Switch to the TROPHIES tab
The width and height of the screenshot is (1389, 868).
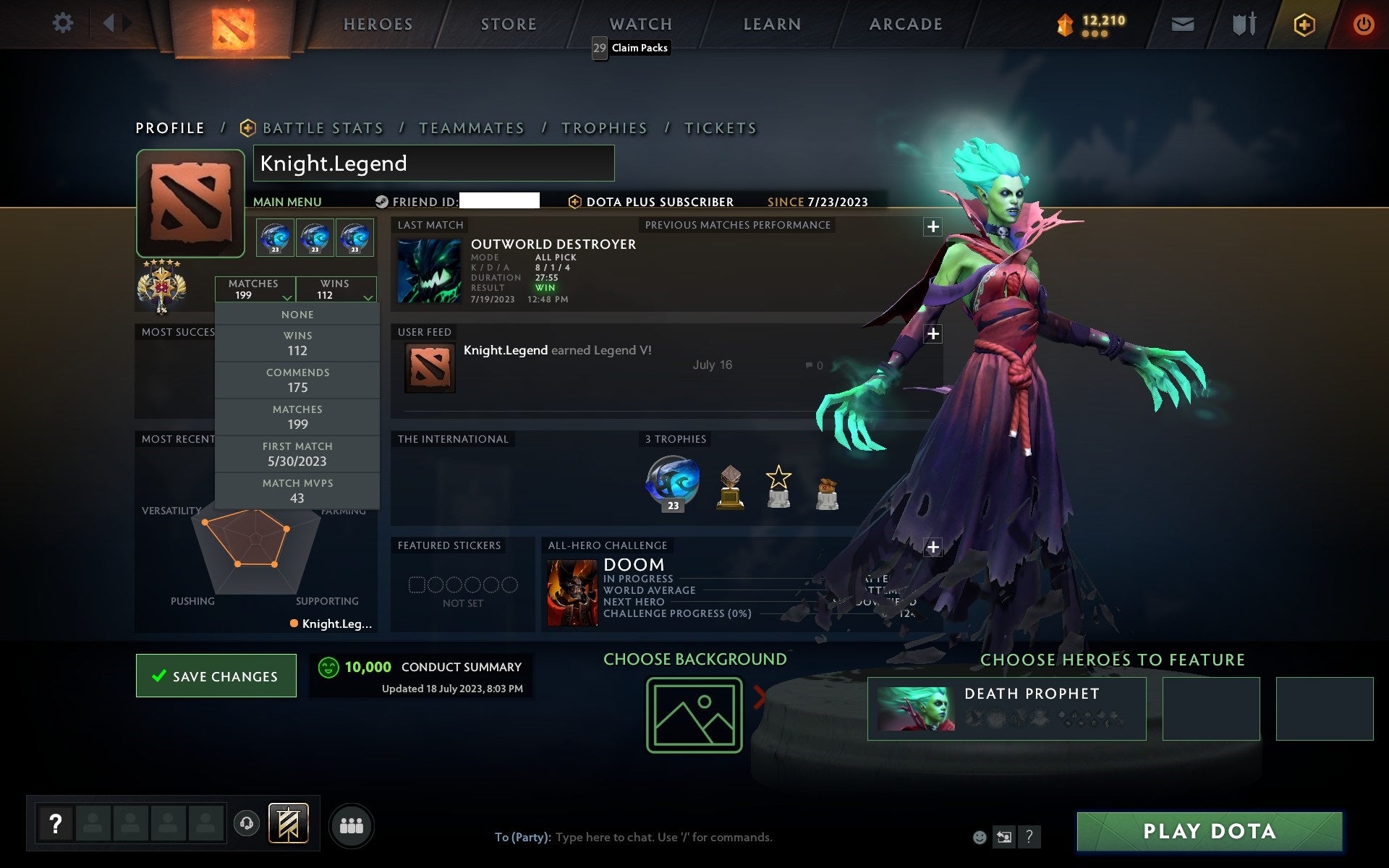pos(605,127)
